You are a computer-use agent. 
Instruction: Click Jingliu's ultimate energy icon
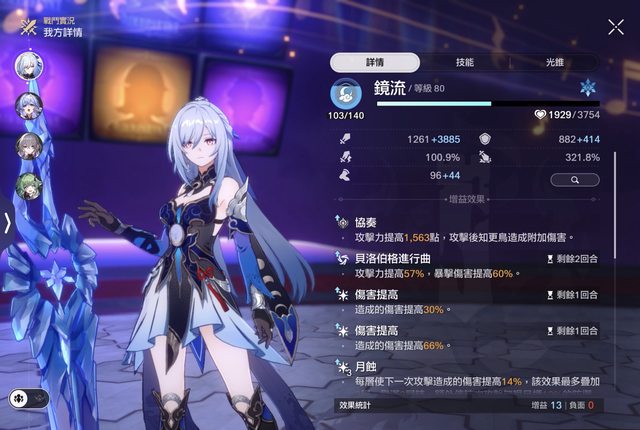tap(346, 93)
